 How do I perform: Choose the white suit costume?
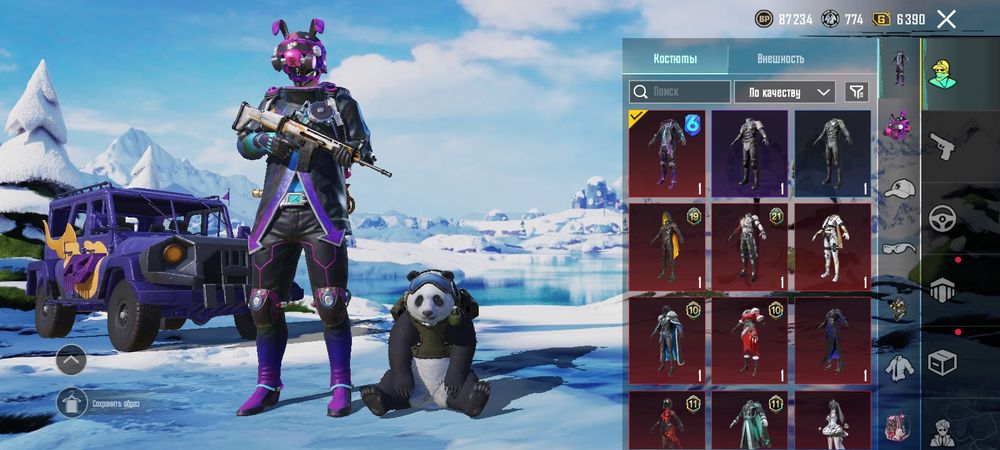832,246
